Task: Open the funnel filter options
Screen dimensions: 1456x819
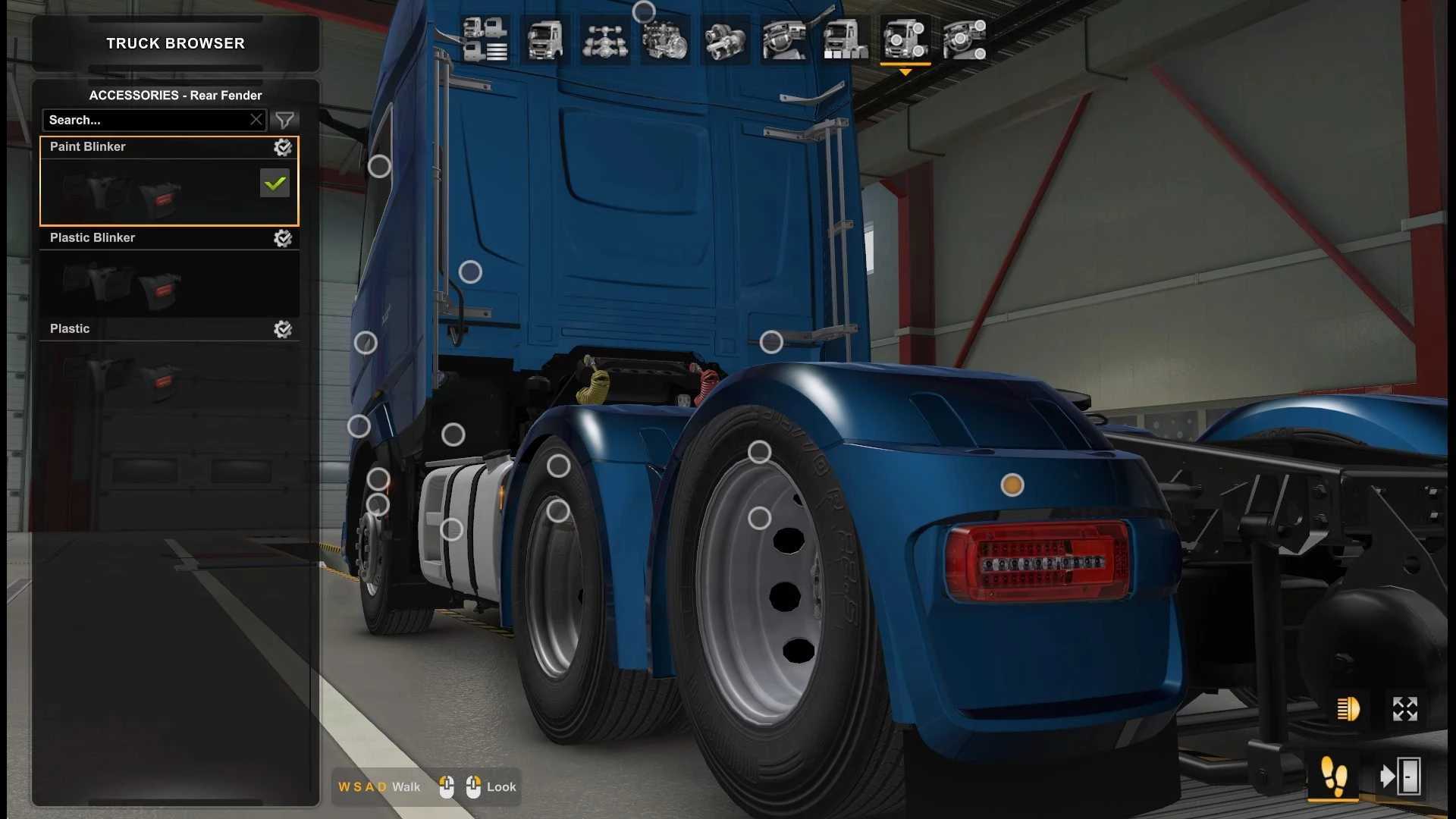Action: [x=284, y=120]
